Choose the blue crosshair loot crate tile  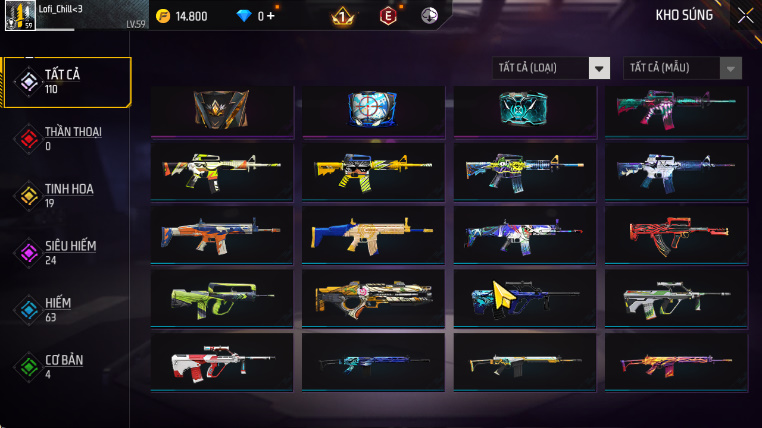point(372,109)
